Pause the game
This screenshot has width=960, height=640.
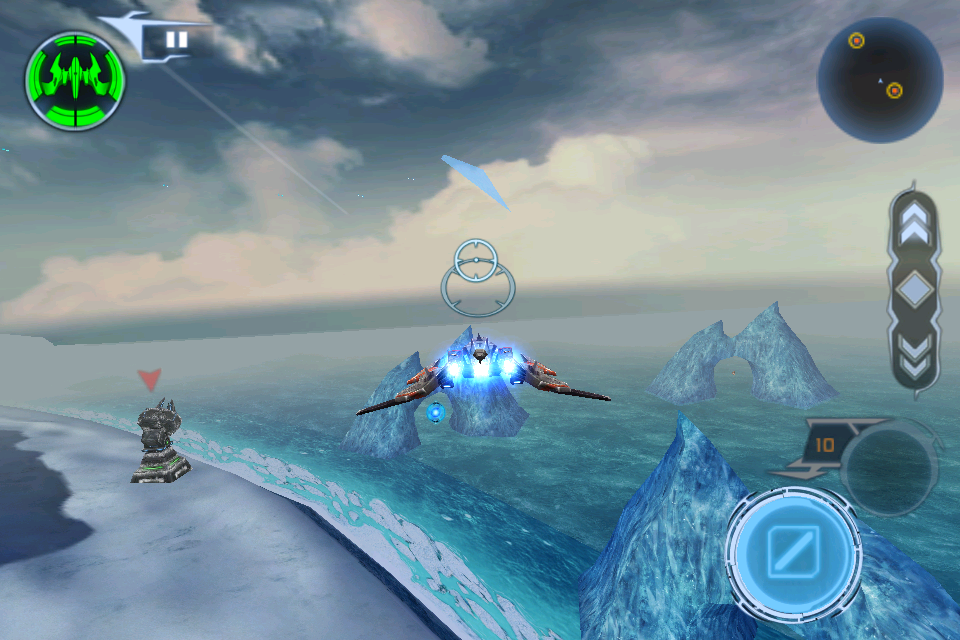(x=177, y=41)
